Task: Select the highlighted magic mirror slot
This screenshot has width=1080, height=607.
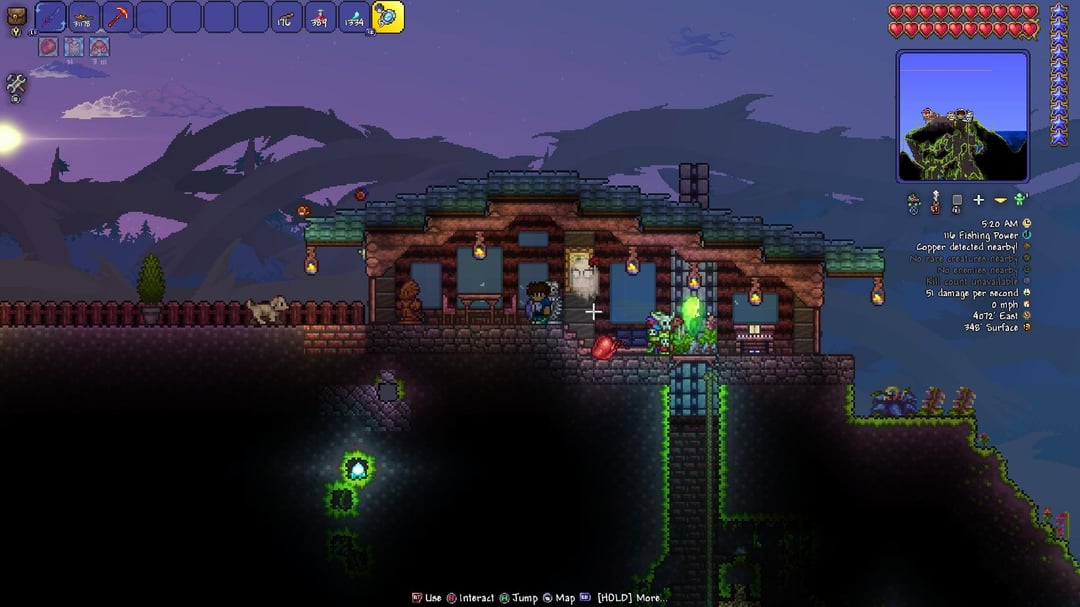Action: click(x=388, y=16)
